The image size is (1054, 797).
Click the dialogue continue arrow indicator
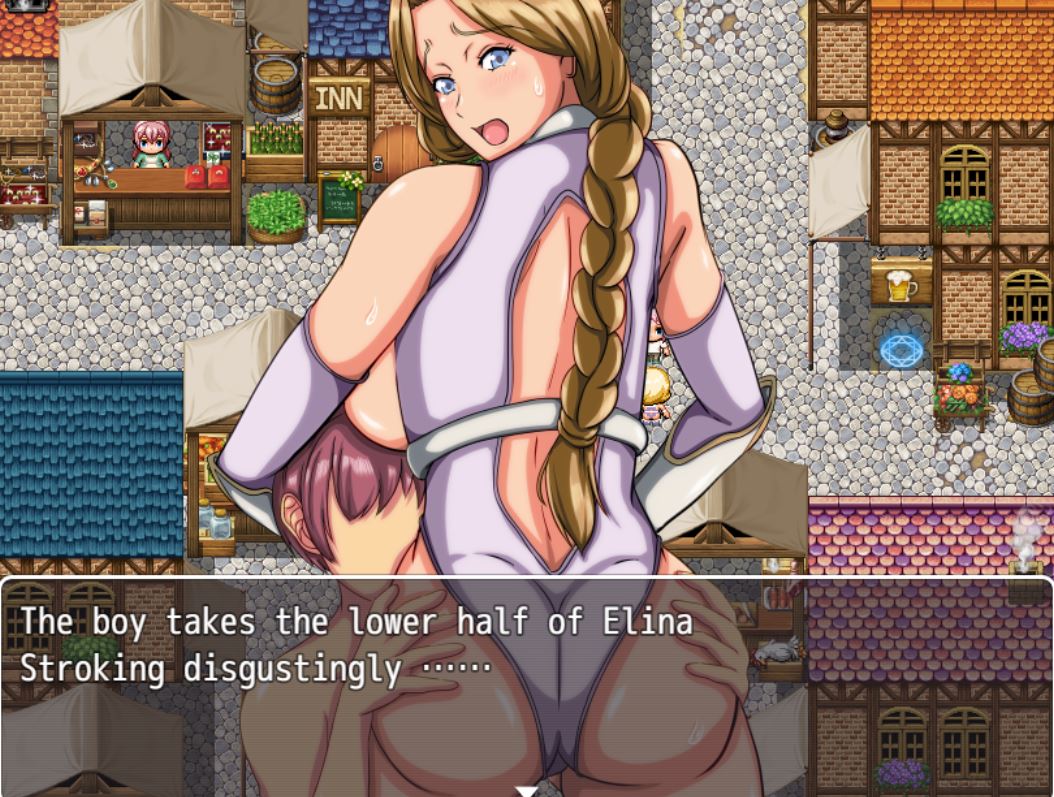(x=526, y=790)
